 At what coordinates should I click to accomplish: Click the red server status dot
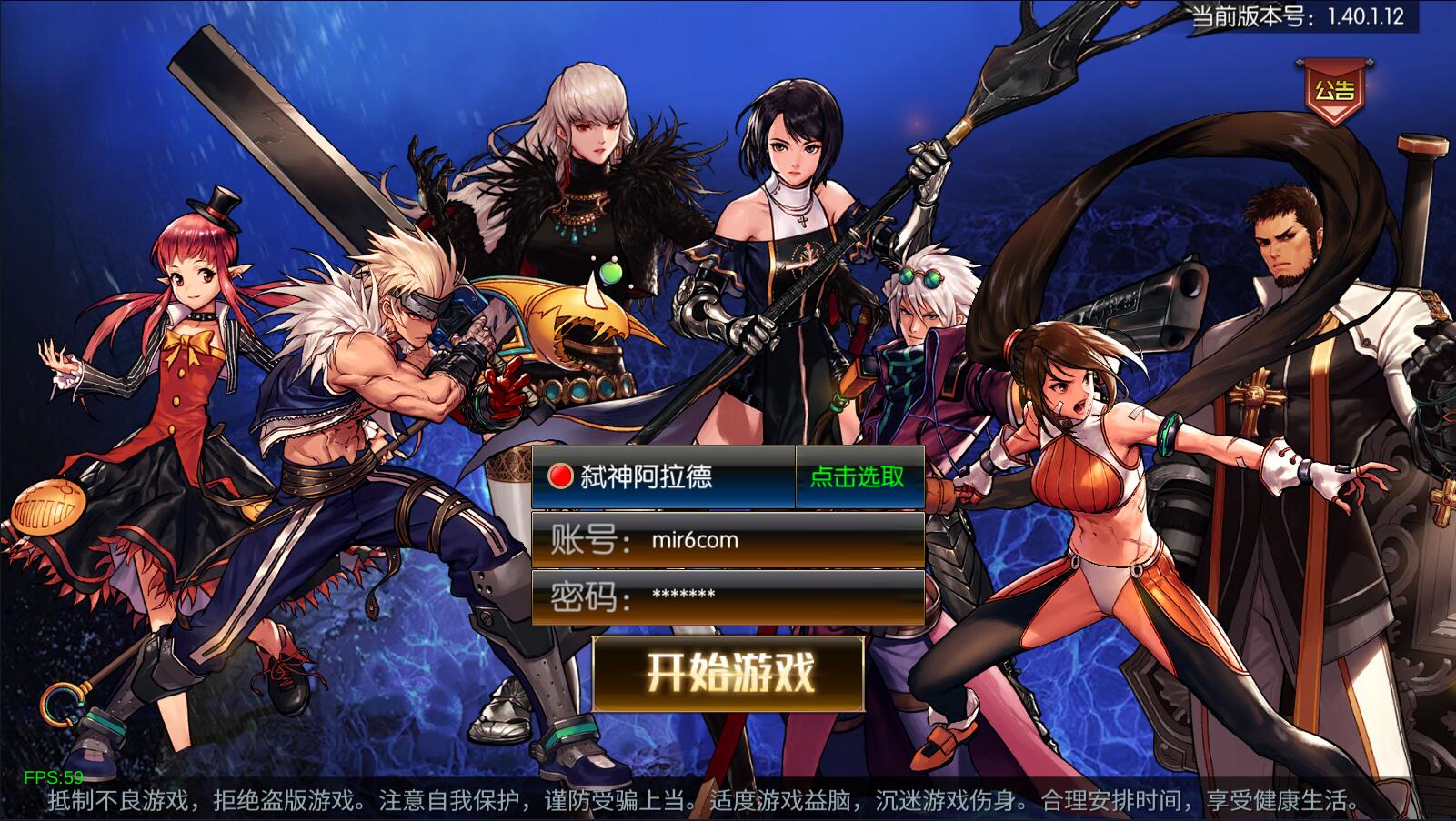(x=561, y=476)
